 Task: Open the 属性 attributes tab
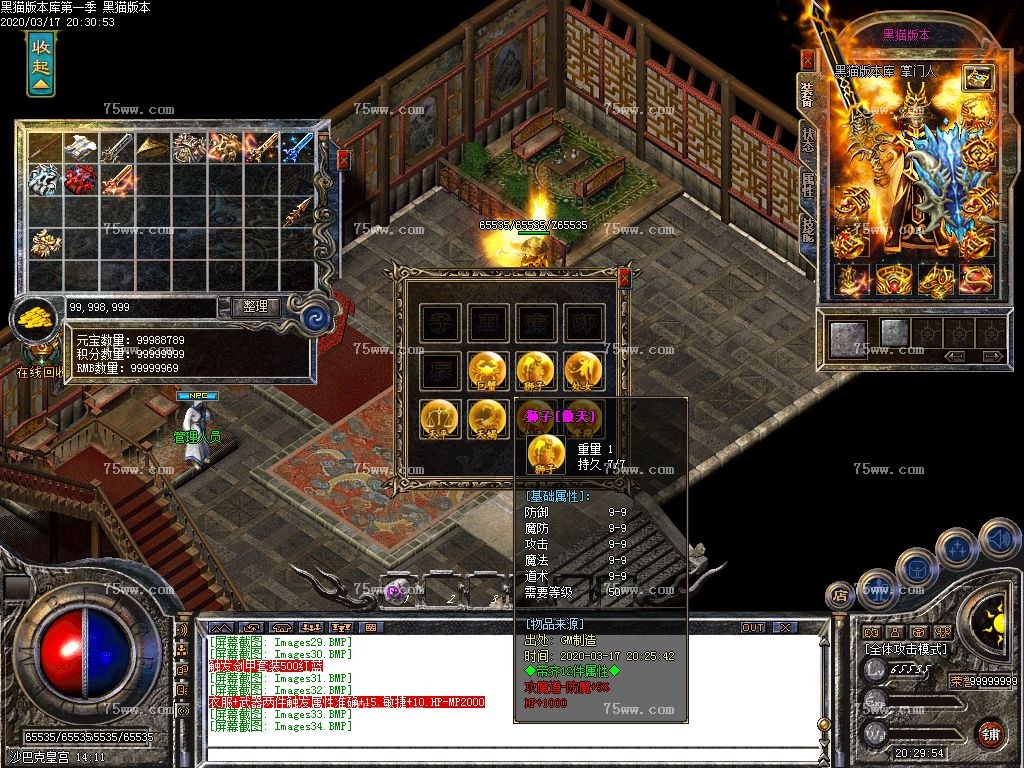click(808, 185)
